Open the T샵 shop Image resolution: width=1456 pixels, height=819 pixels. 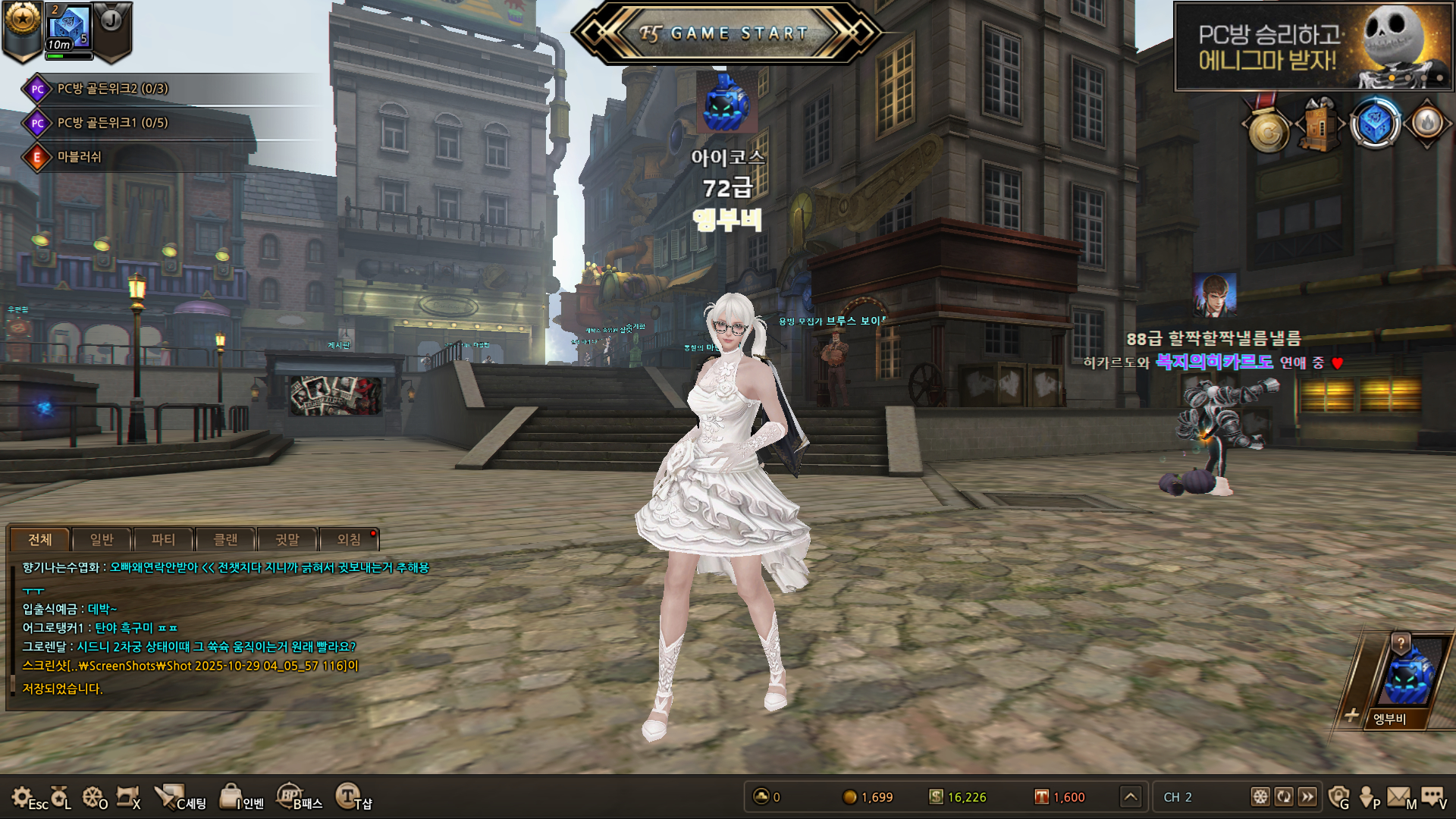point(353,798)
